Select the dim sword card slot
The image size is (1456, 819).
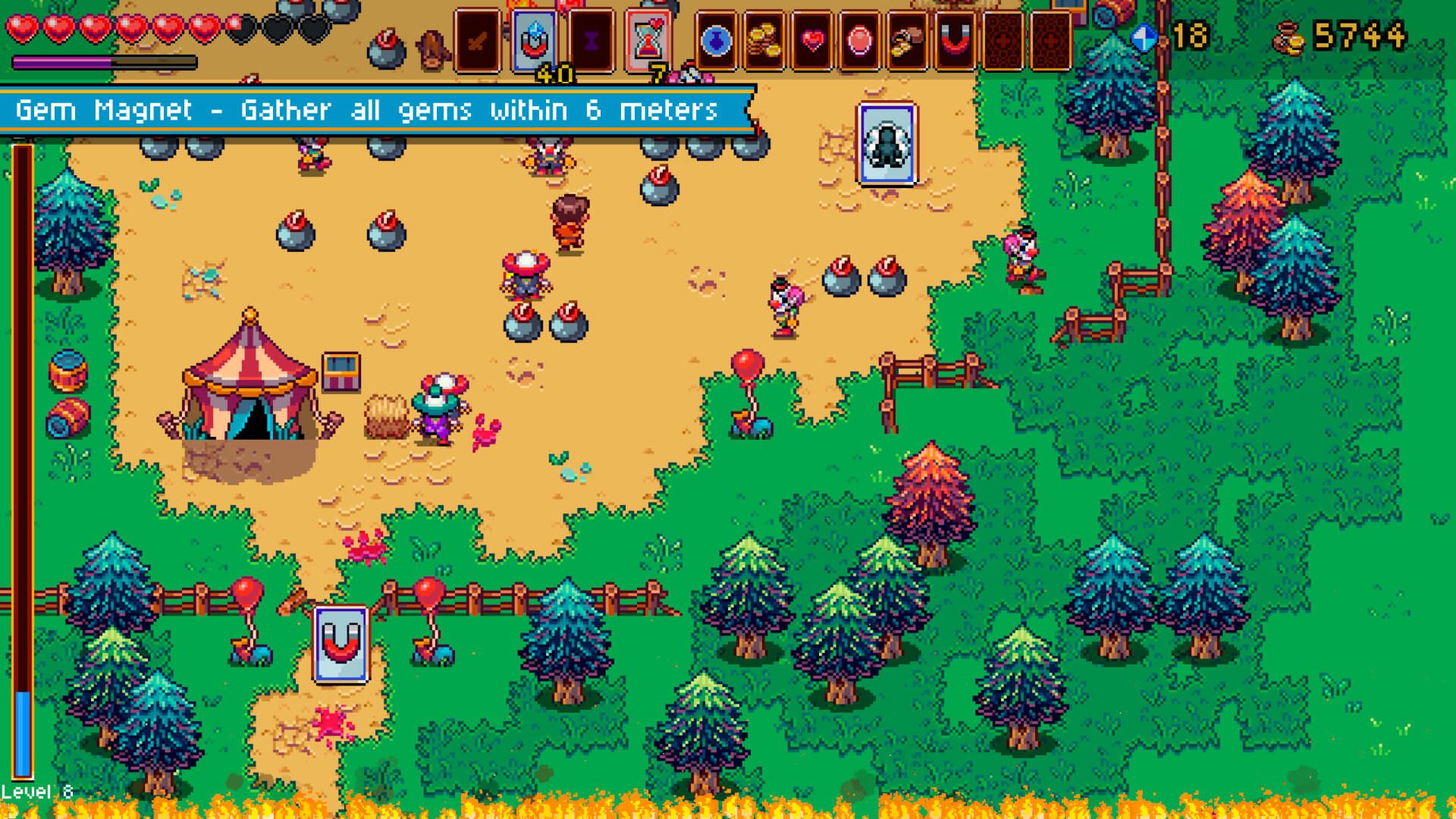[477, 40]
